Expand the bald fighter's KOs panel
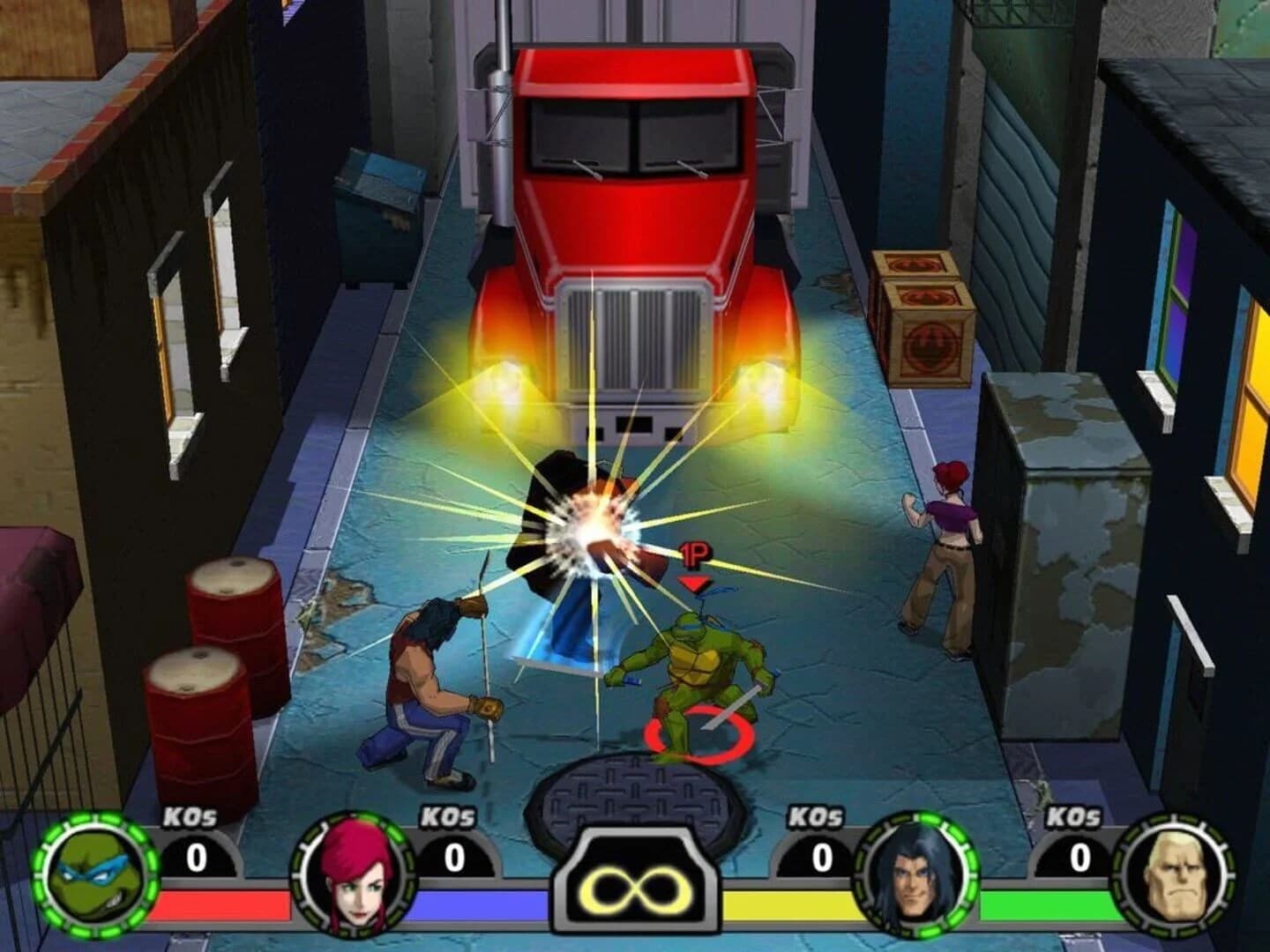The width and height of the screenshot is (1270, 952). click(x=1080, y=855)
